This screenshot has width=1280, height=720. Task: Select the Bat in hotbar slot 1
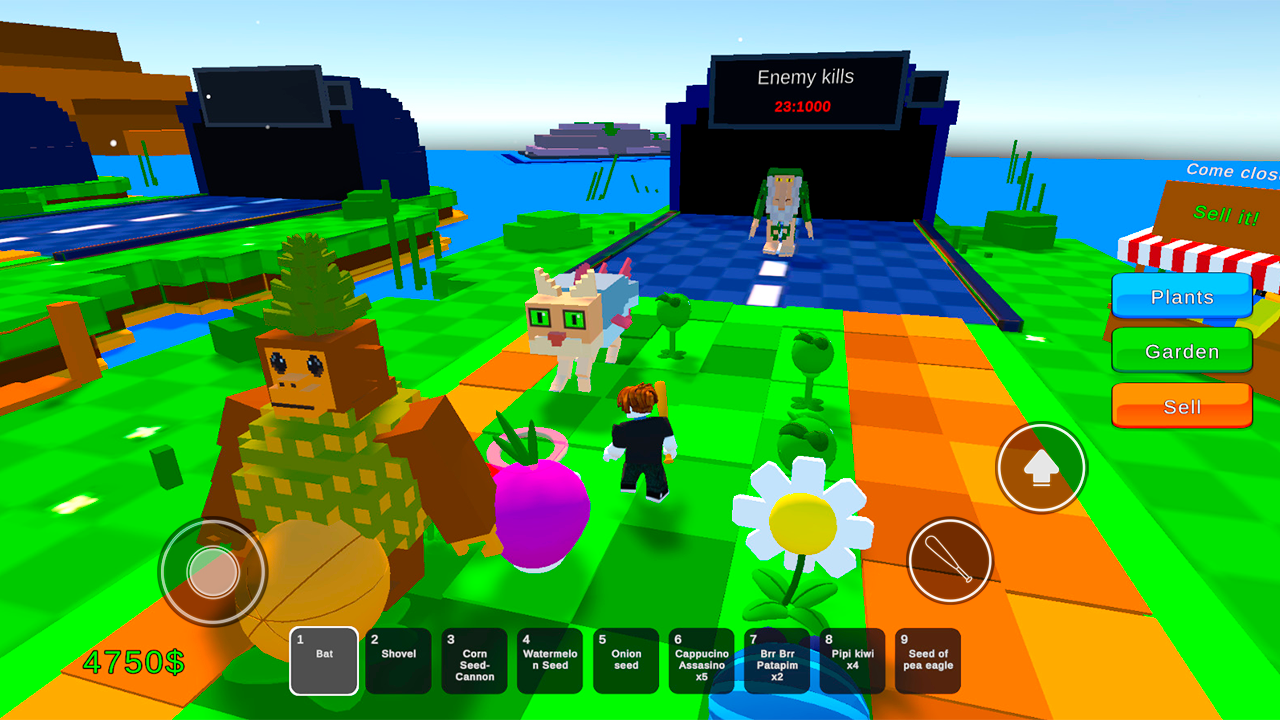pos(323,660)
